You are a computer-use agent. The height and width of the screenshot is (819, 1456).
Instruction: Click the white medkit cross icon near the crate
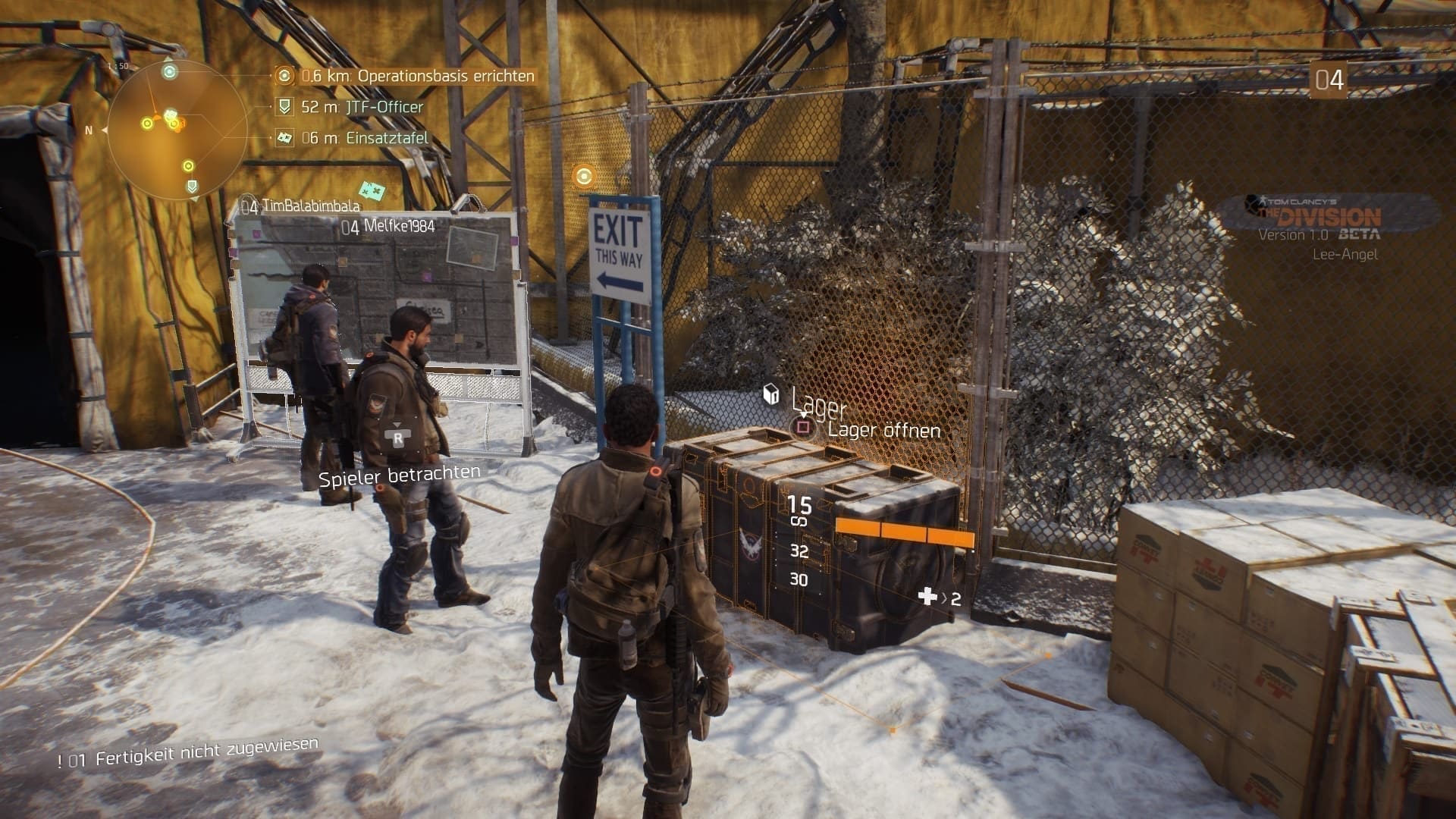coord(928,597)
